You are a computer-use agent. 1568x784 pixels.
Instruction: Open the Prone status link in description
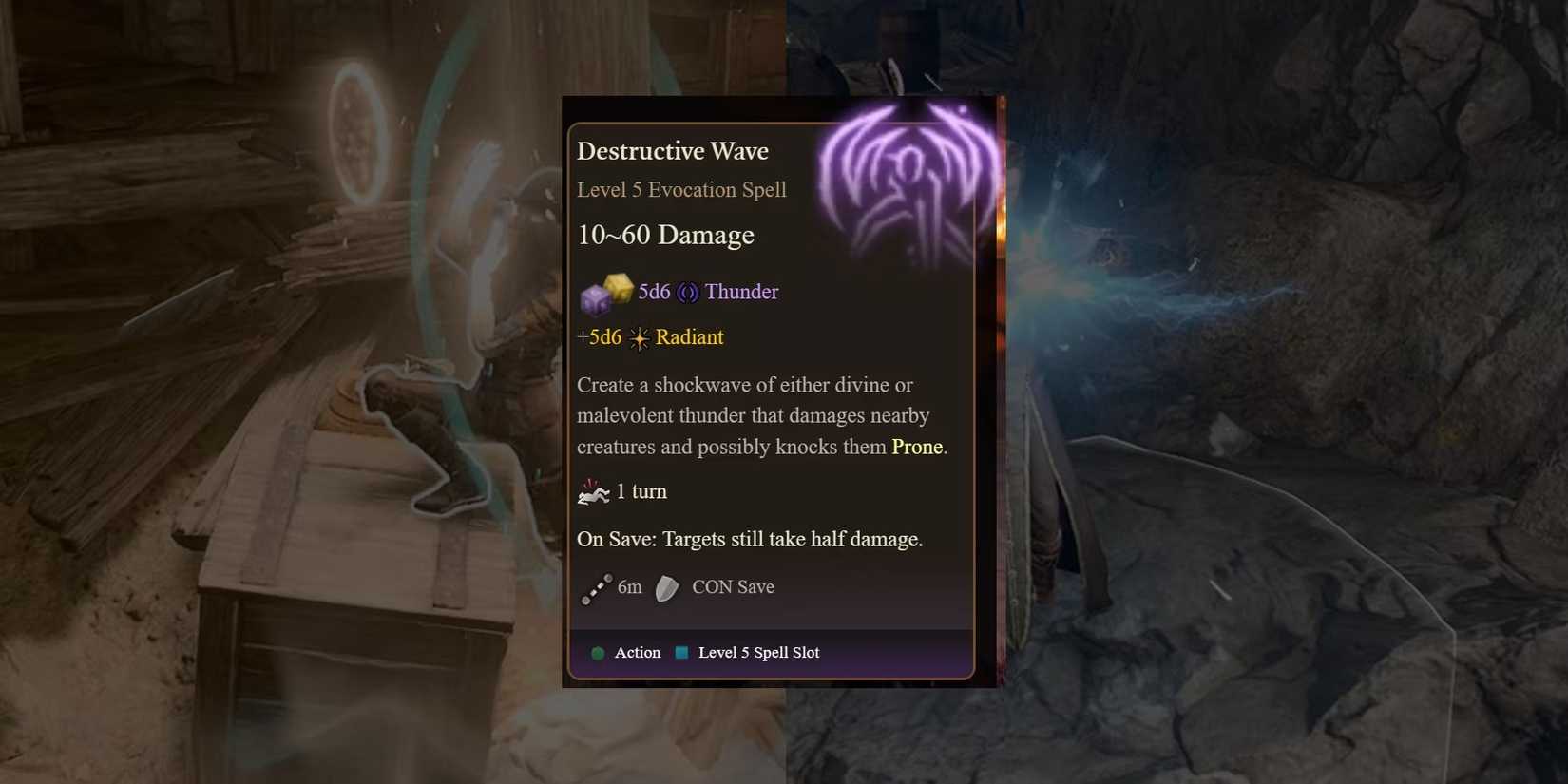pos(915,447)
